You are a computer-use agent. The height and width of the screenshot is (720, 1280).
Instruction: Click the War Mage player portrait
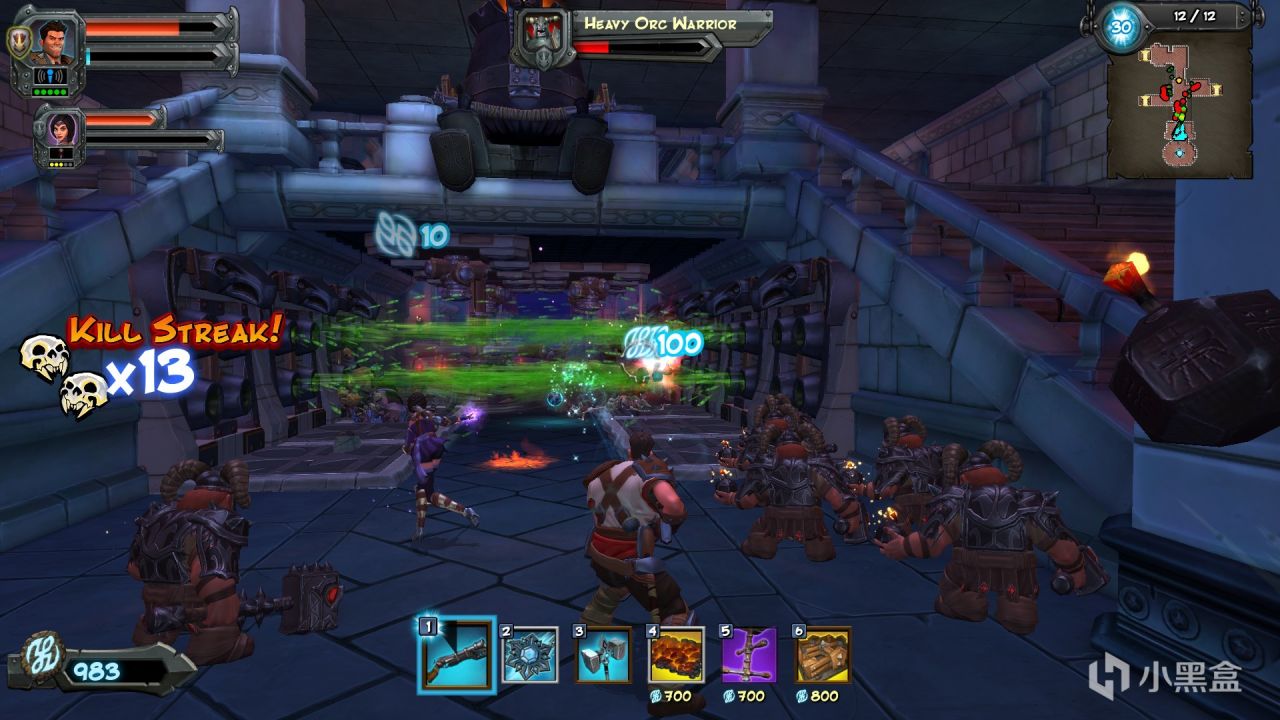point(58,40)
